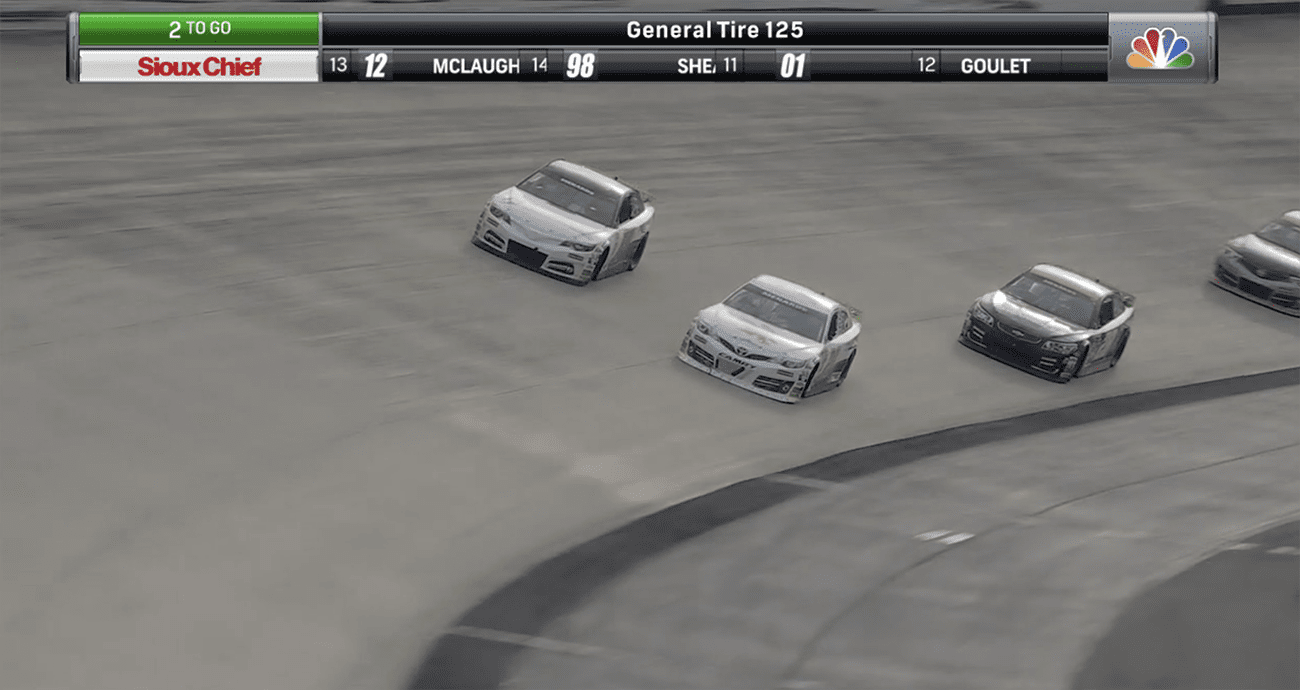Select the Sioux Chief sponsor banner
The image size is (1300, 690).
(x=199, y=67)
